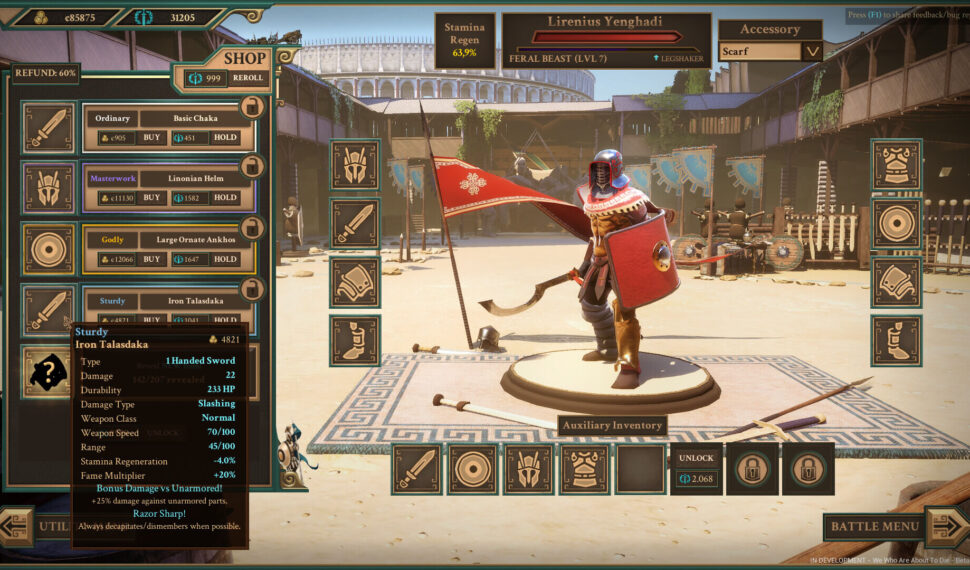Select the Iron Talasdaka shop icon
970x570 pixels.
(x=48, y=309)
